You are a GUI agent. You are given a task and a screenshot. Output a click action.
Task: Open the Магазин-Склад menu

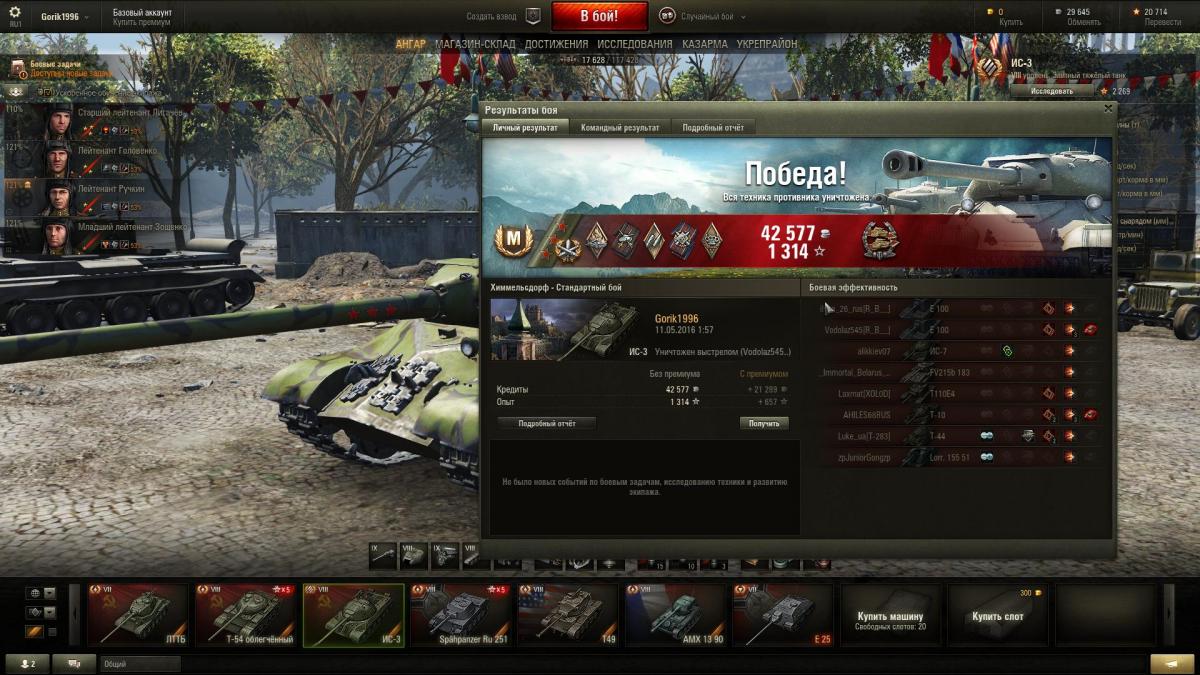[x=475, y=44]
